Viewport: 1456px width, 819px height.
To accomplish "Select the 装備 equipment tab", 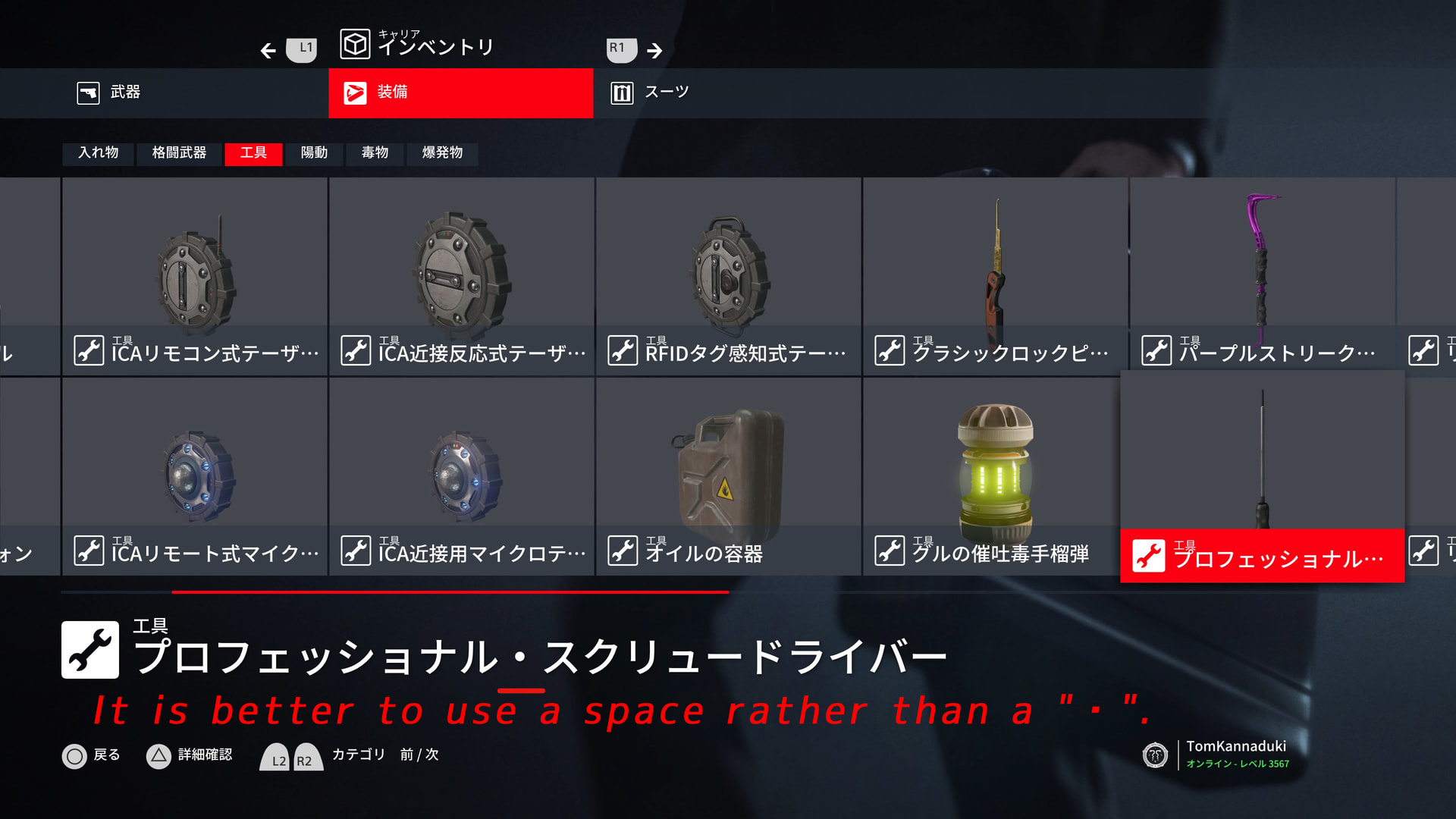I will [x=460, y=93].
